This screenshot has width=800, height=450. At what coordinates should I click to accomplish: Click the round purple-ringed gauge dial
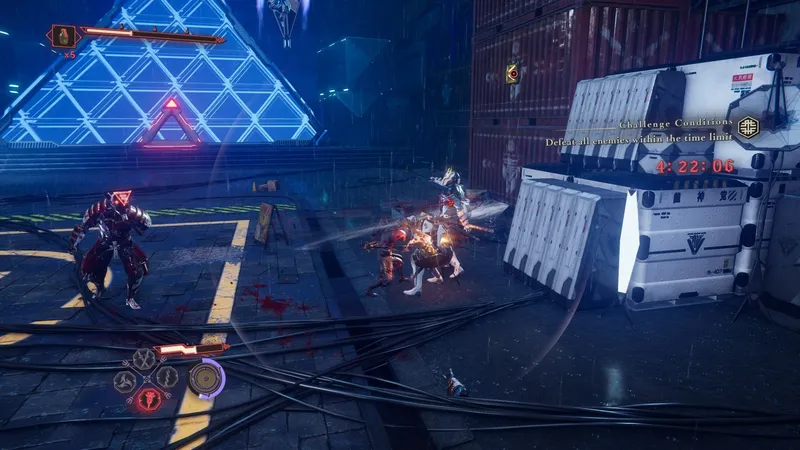tap(206, 376)
